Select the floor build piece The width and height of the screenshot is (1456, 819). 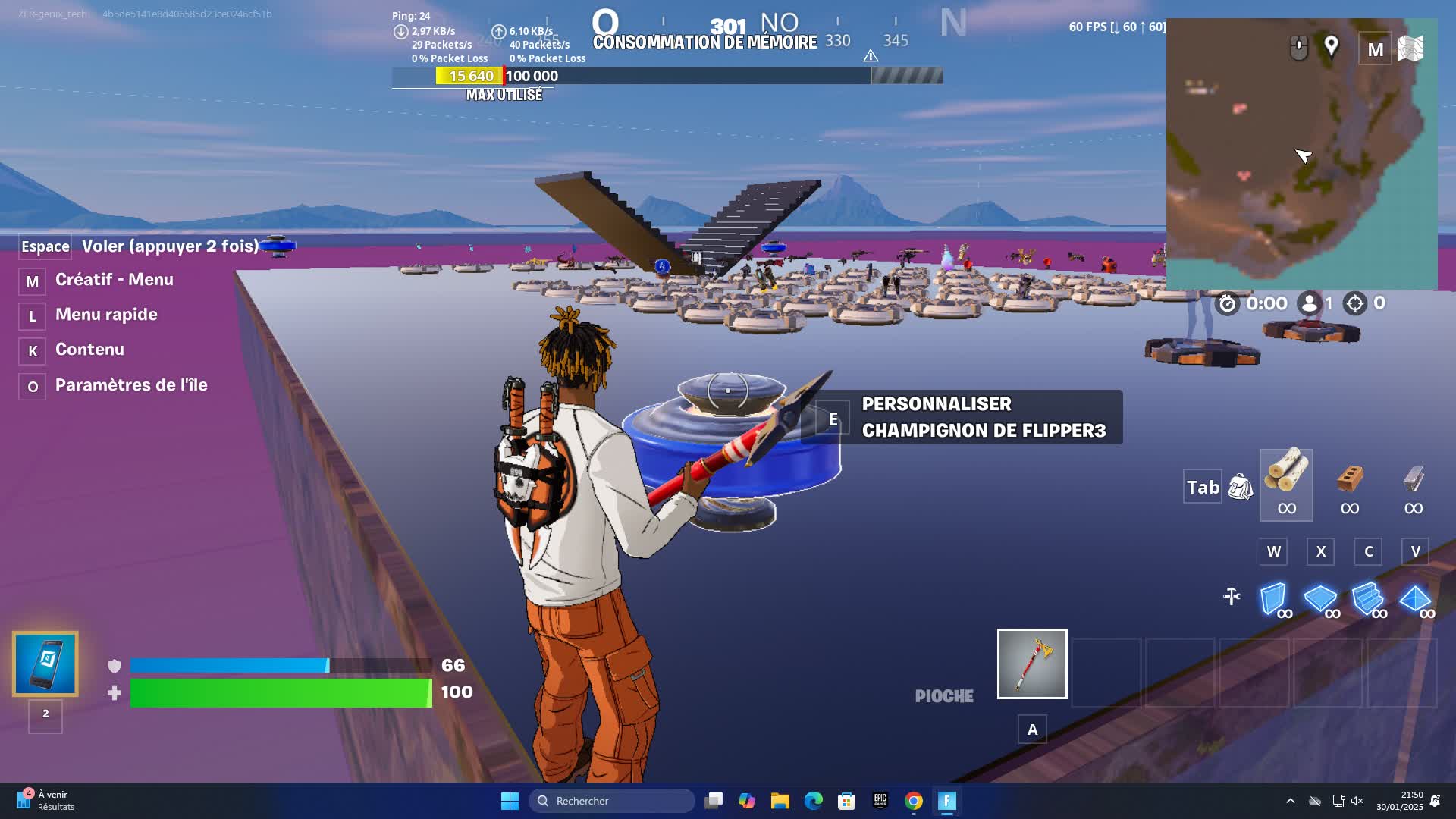(x=1321, y=601)
